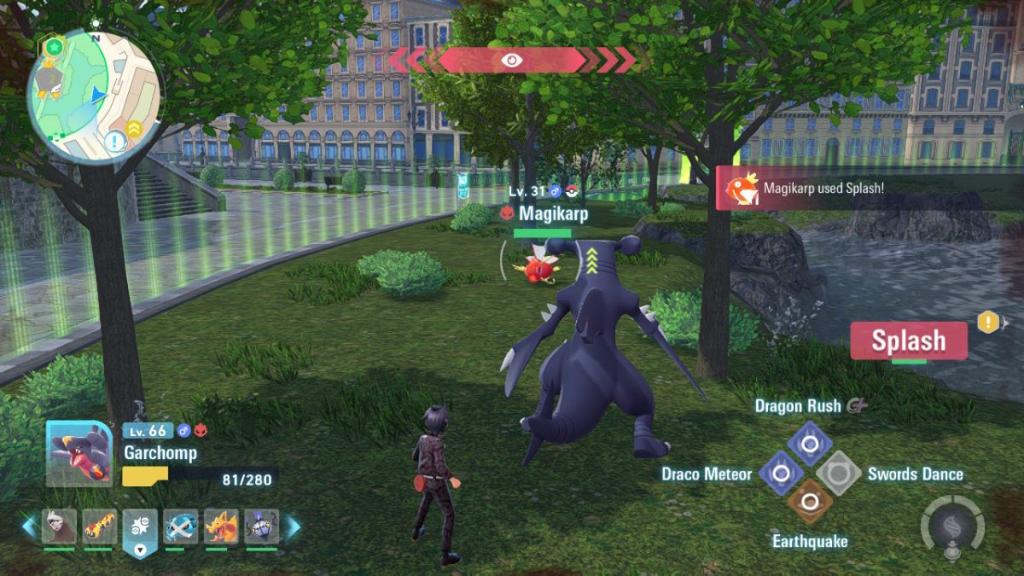Use the Dragon Rush move
This screenshot has height=576, width=1024.
coord(809,440)
